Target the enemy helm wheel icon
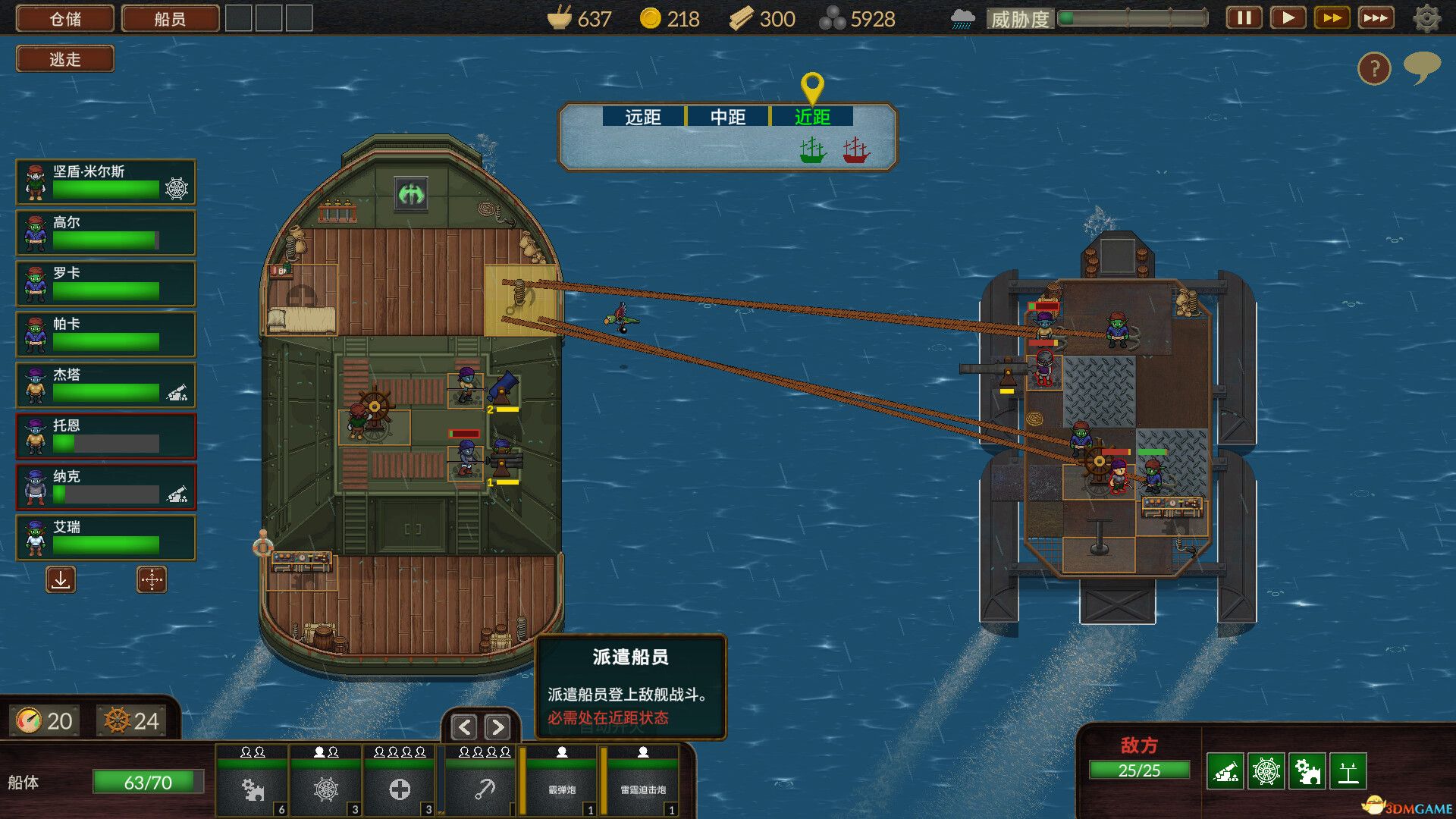The image size is (1456, 819). pos(1268,771)
